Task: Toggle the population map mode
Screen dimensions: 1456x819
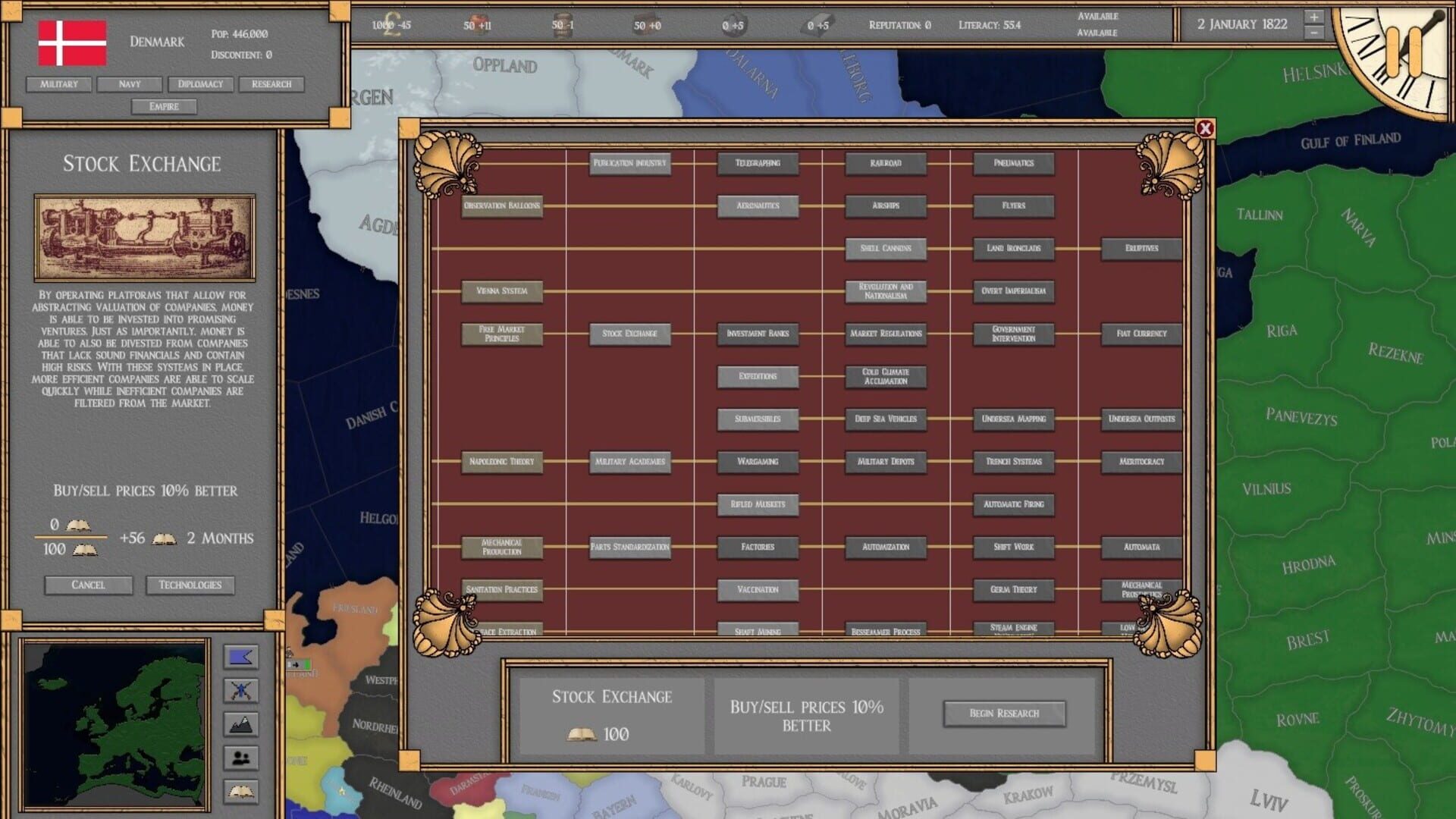Action: pyautogui.click(x=243, y=759)
